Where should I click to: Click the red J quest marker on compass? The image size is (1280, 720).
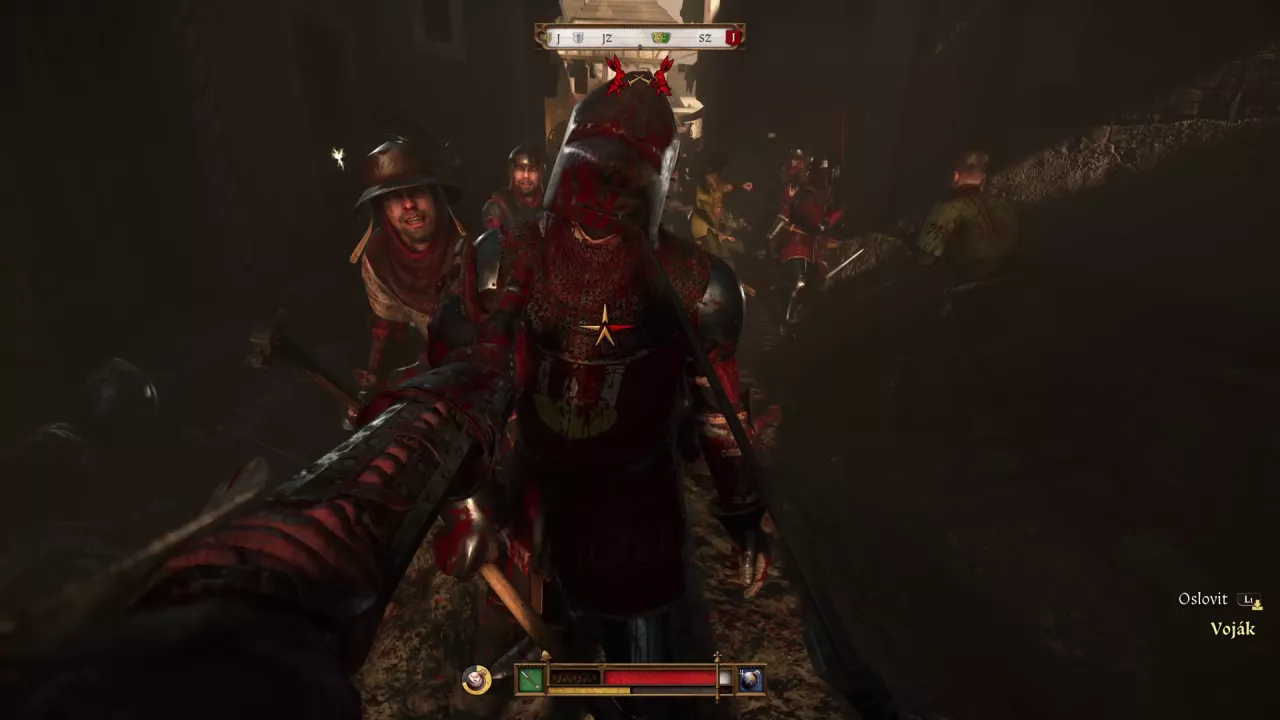(x=733, y=38)
